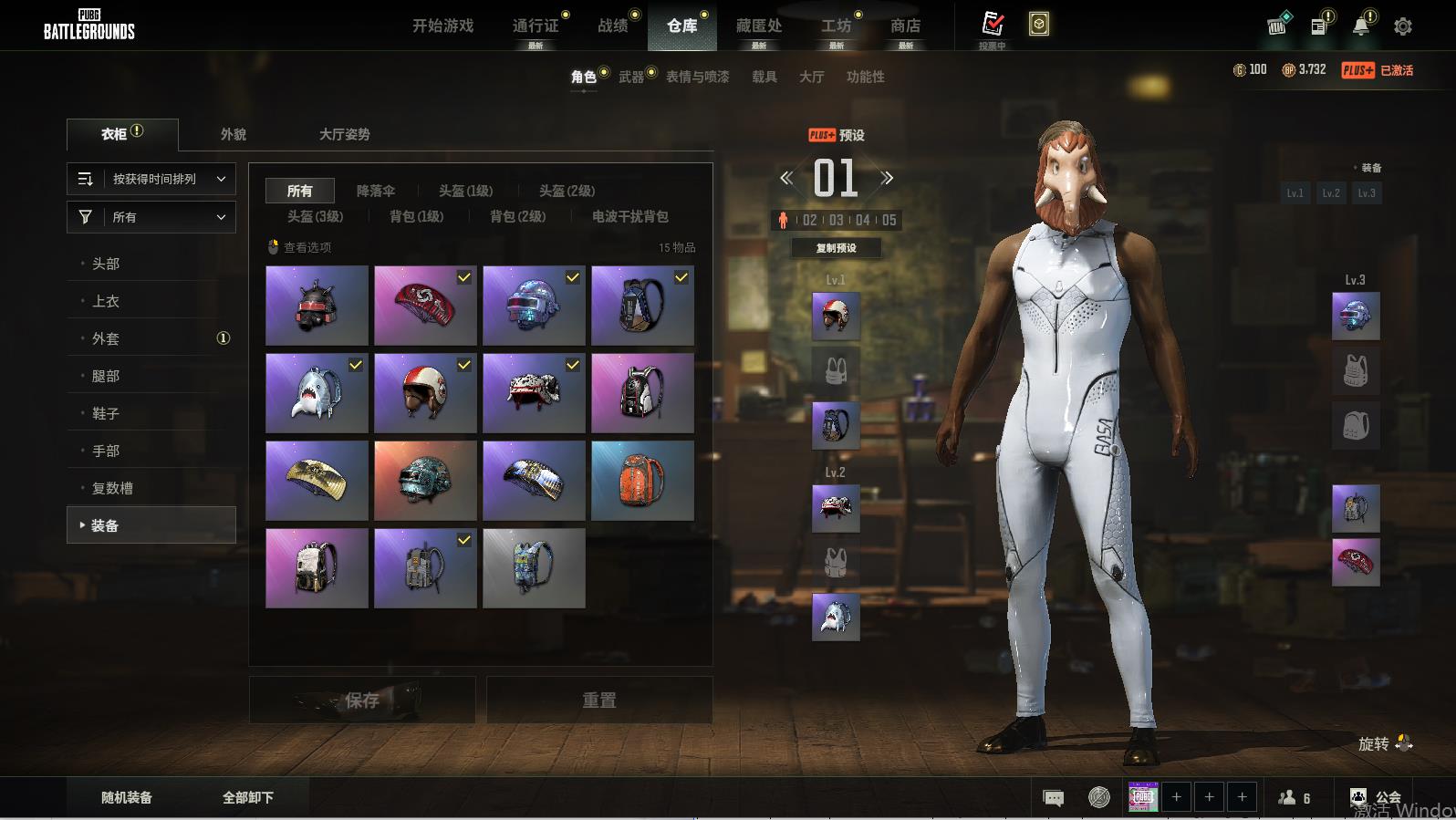Image resolution: width=1456 pixels, height=820 pixels.
Task: Click 随机装备 random outfit
Action: (x=127, y=797)
